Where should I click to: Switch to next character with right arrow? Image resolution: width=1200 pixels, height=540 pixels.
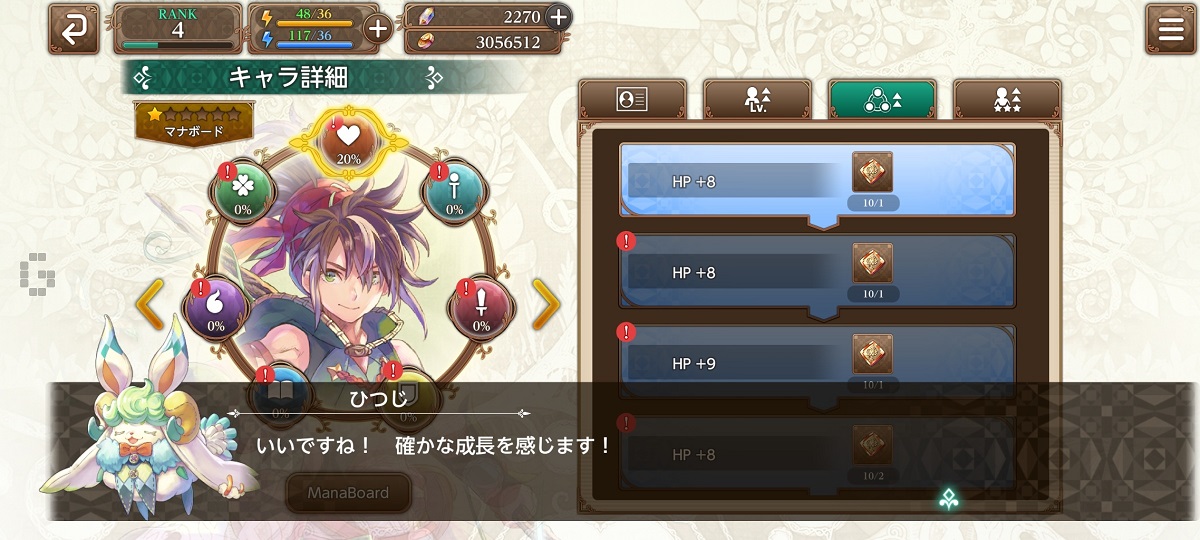click(x=546, y=305)
